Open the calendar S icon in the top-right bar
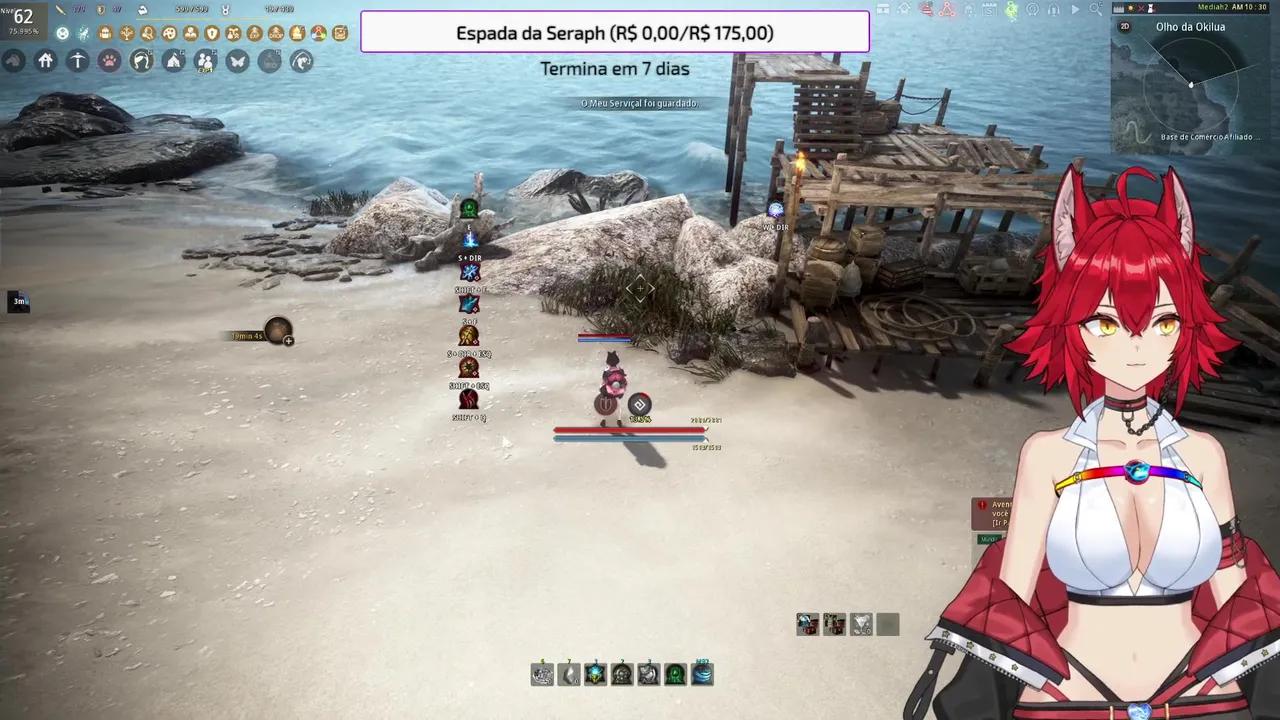The height and width of the screenshot is (720, 1280). click(989, 9)
